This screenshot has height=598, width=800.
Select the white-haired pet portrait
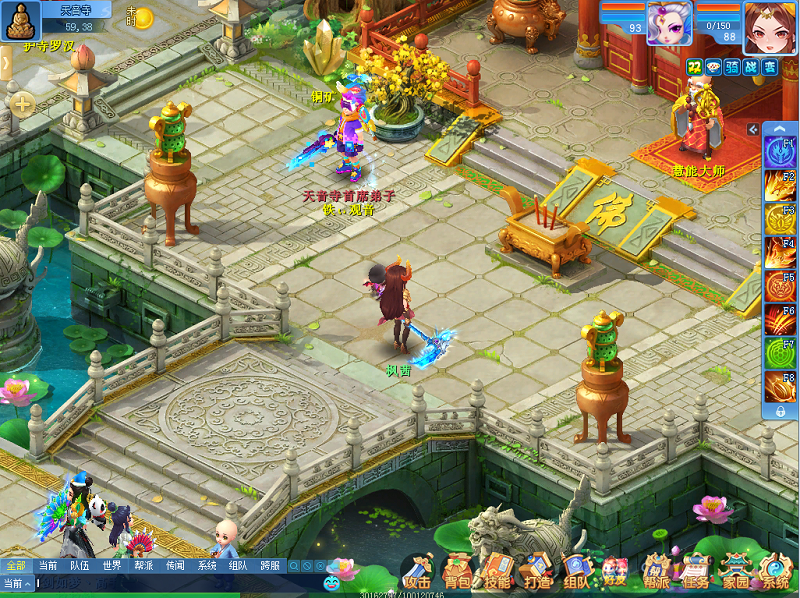pos(669,23)
